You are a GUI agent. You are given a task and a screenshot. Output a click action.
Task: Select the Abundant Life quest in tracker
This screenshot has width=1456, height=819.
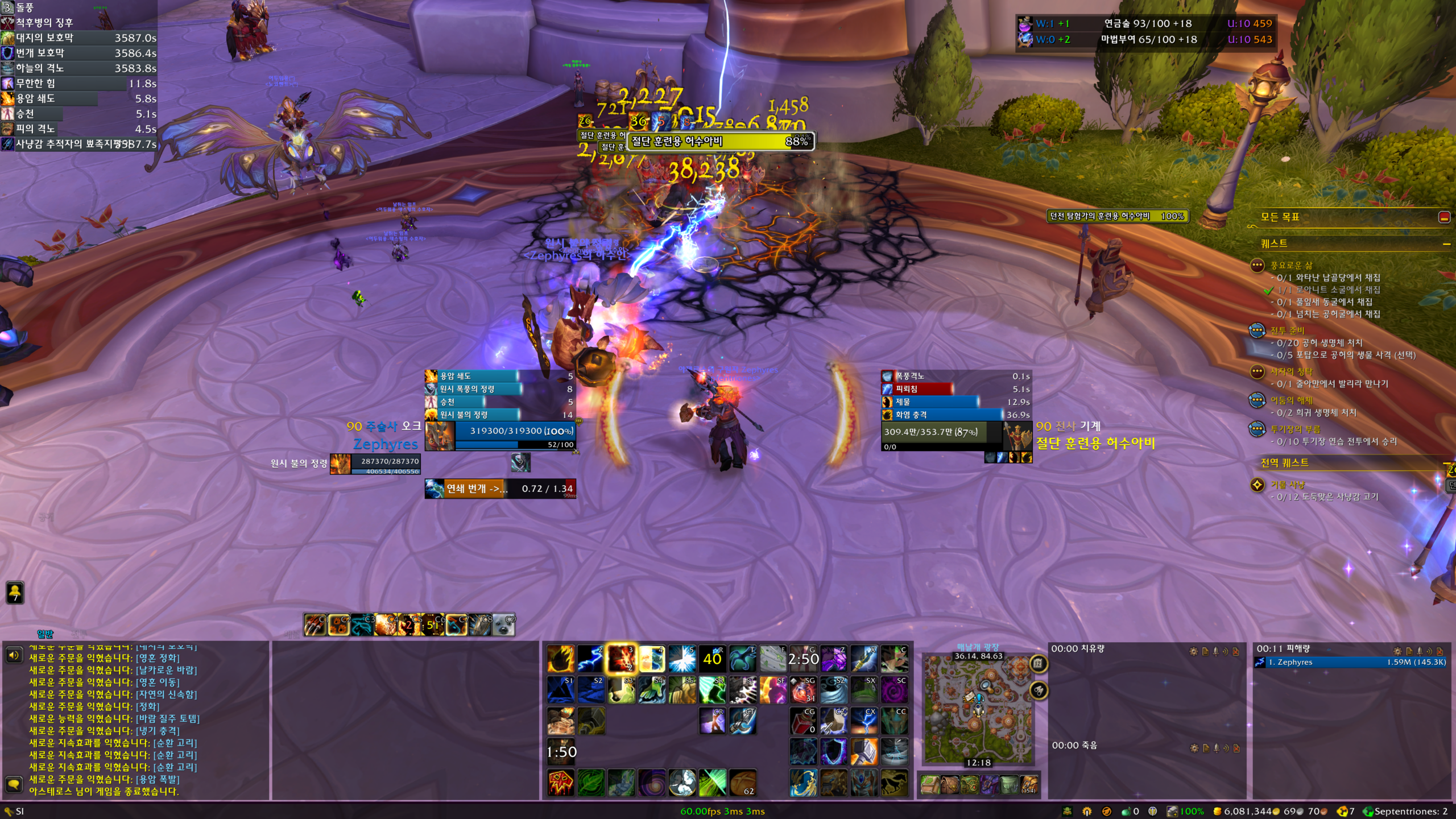tap(1292, 266)
